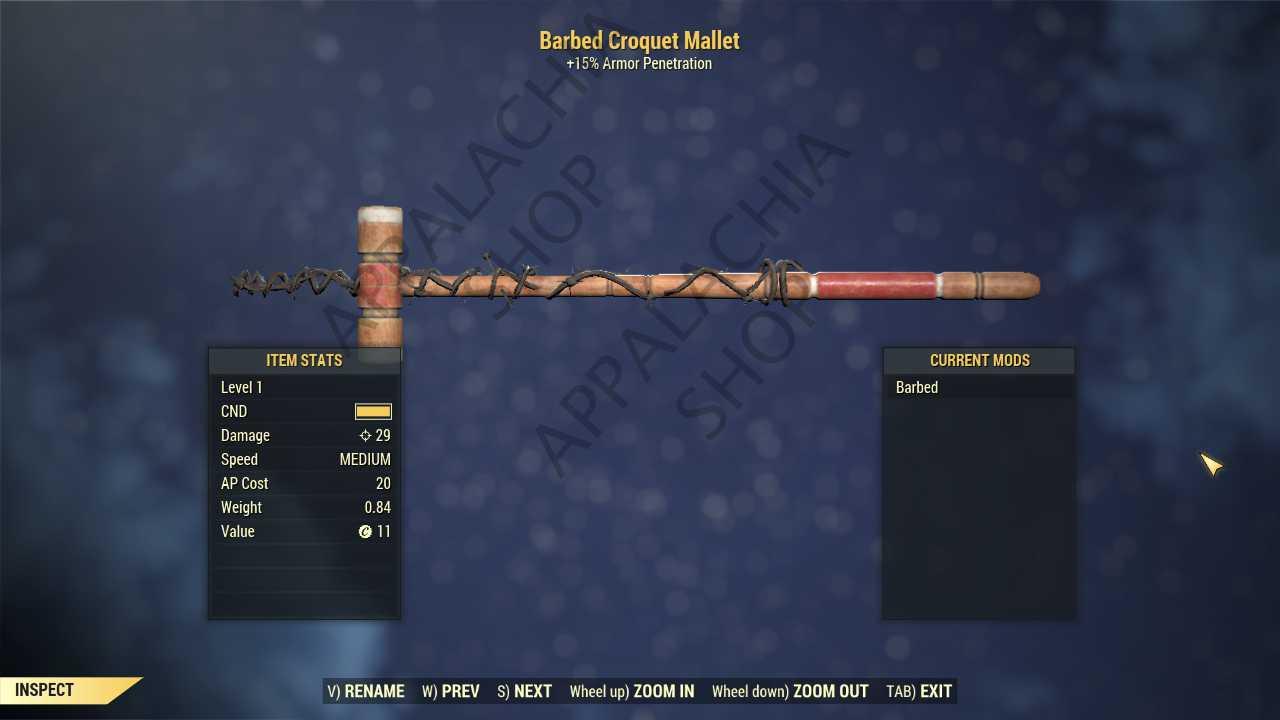The image size is (1280, 720).
Task: Click the Zoom Out button
Action: coord(790,691)
